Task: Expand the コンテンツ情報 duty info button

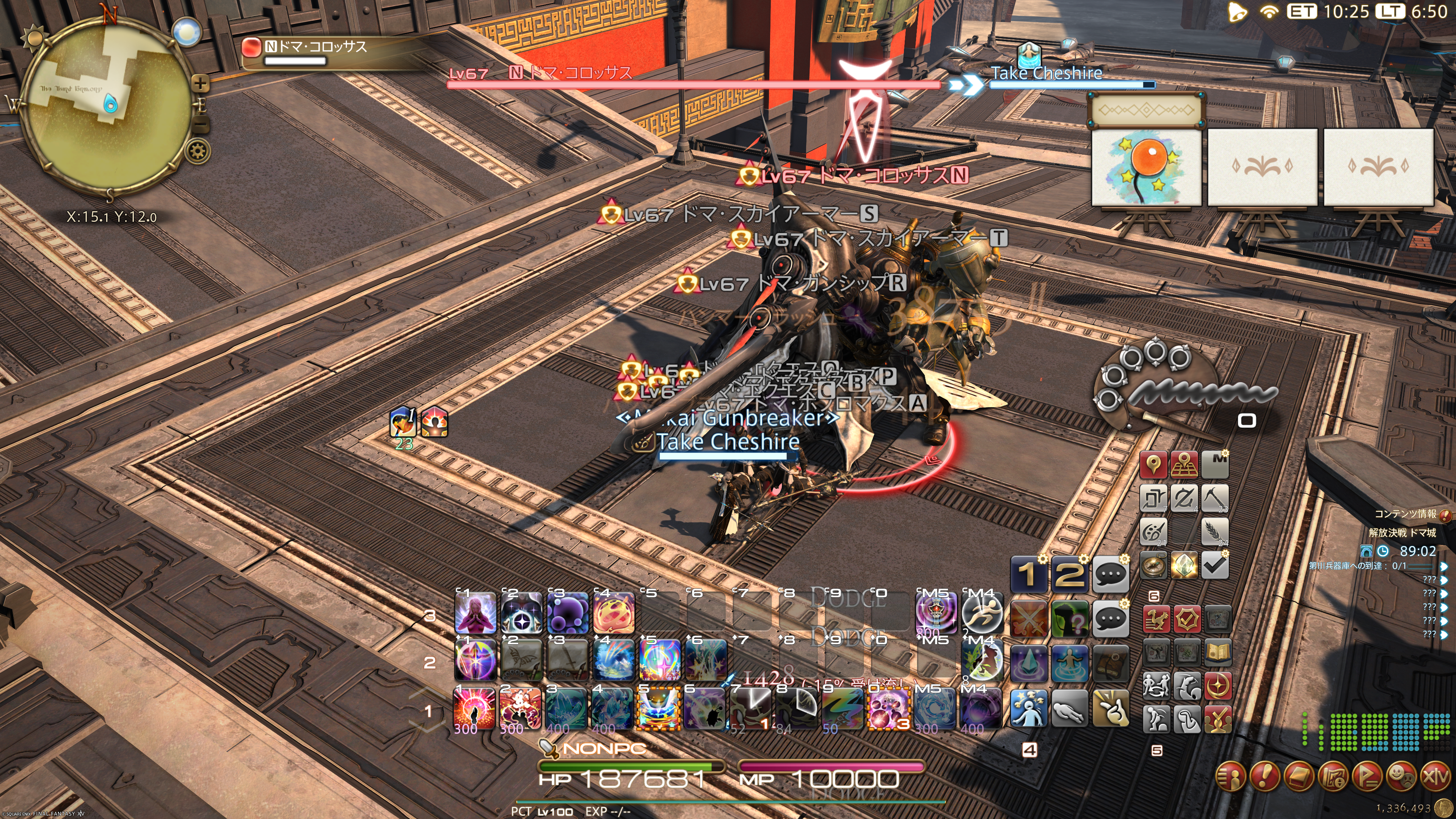Action: point(1445,515)
